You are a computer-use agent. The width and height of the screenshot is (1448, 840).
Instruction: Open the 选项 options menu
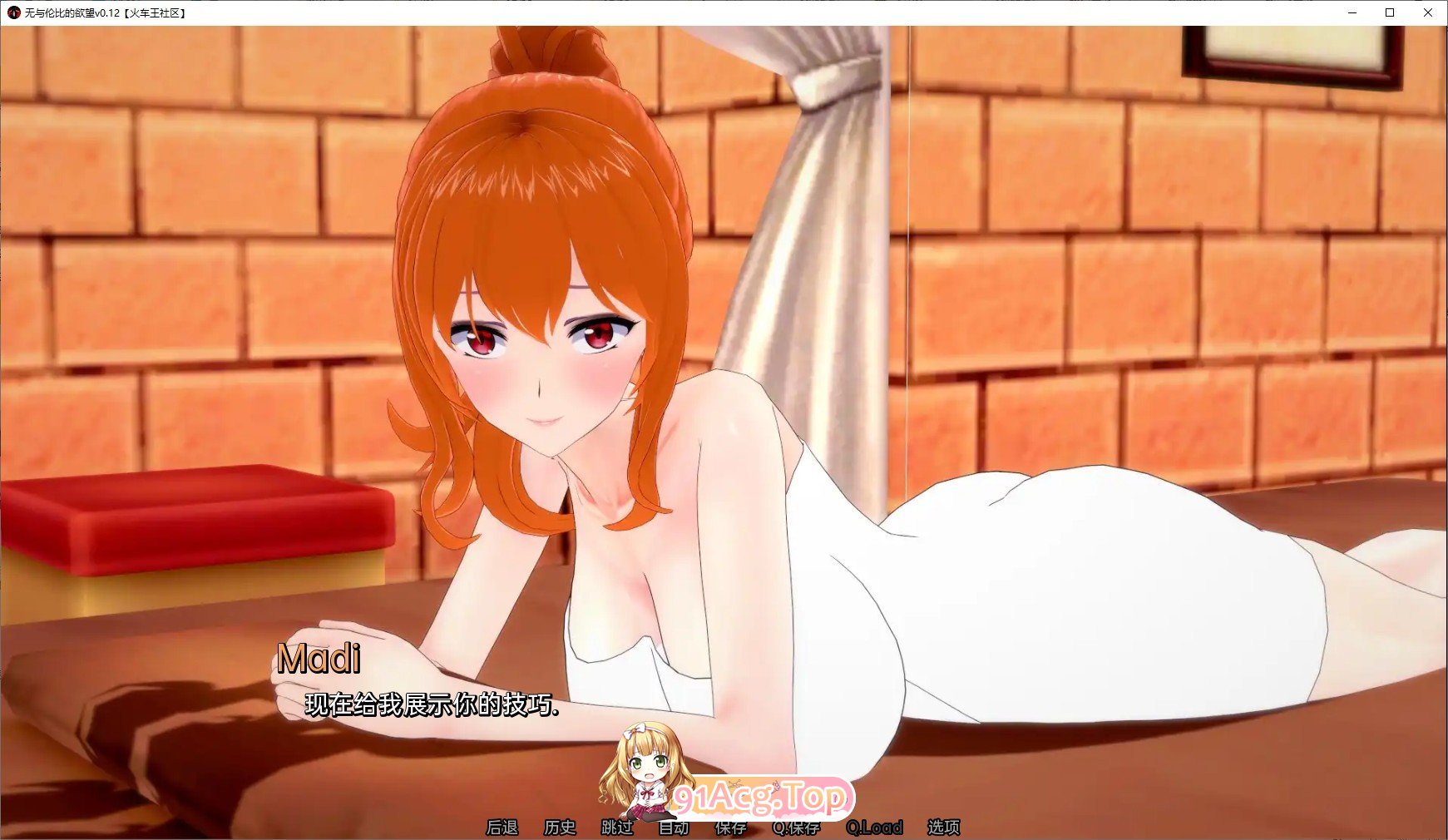point(944,828)
